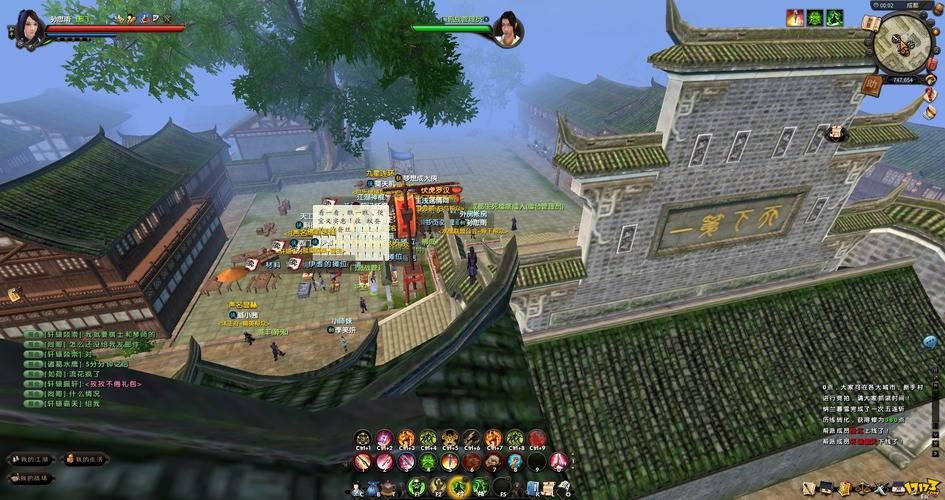Click the player portrait at top left

pyautogui.click(x=29, y=27)
